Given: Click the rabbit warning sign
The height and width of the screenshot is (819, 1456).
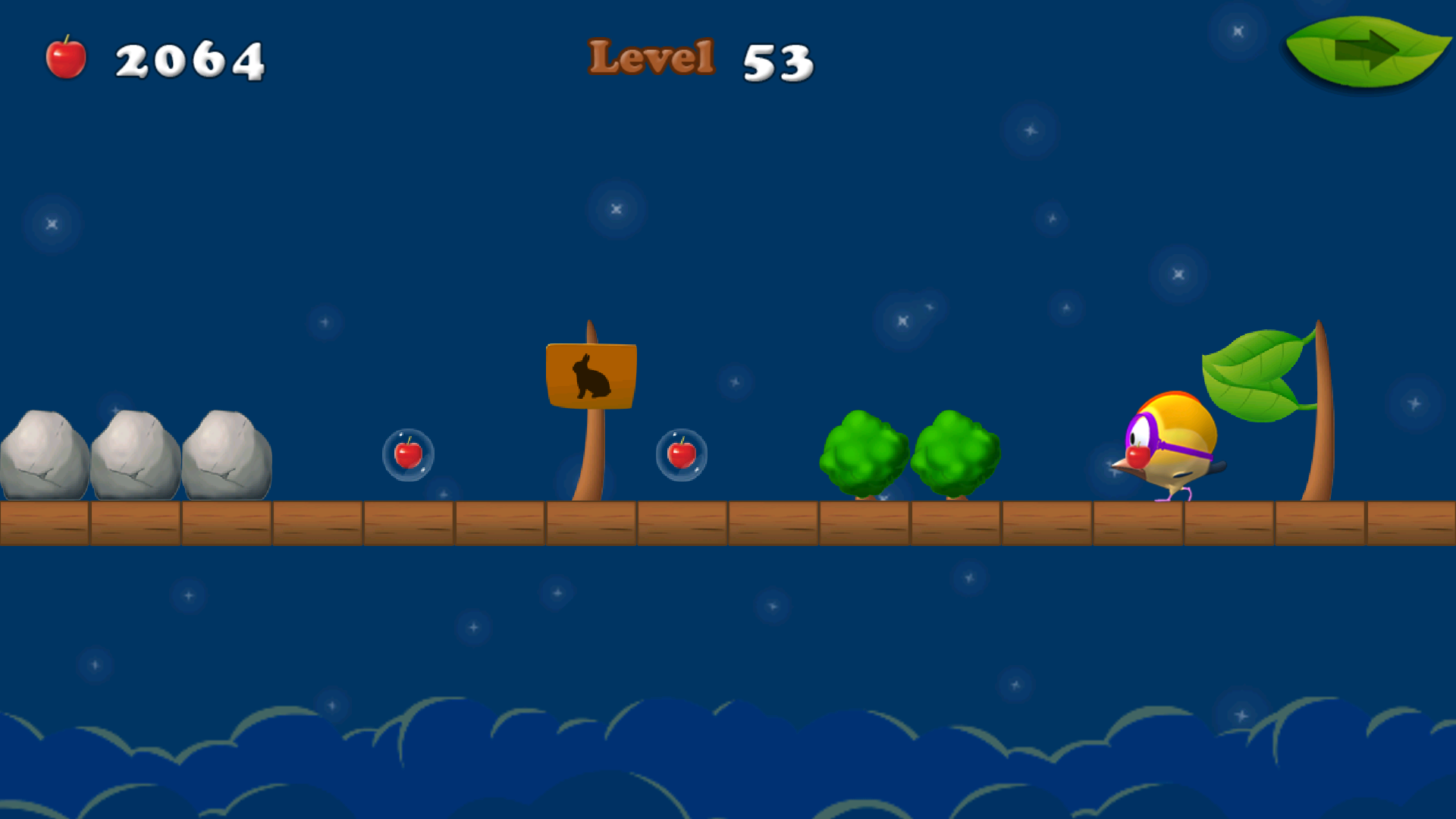Looking at the screenshot, I should coord(590,375).
